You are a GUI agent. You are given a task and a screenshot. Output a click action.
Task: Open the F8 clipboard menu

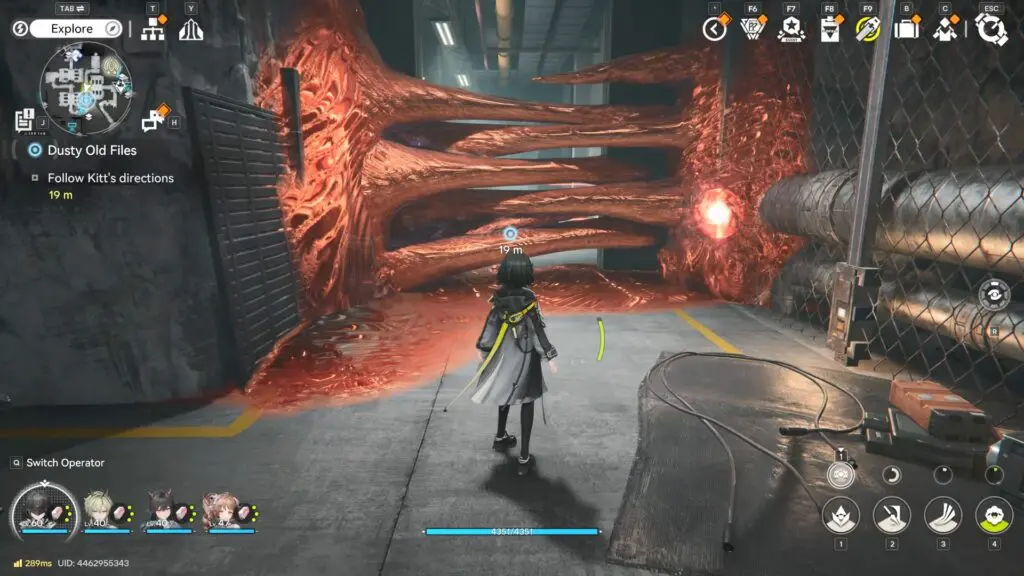pos(829,29)
